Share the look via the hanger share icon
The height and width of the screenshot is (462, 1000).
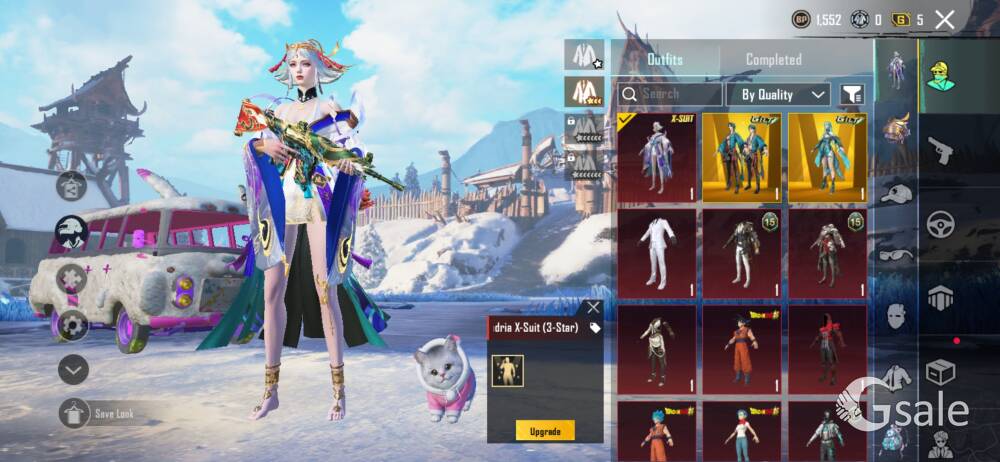click(72, 185)
